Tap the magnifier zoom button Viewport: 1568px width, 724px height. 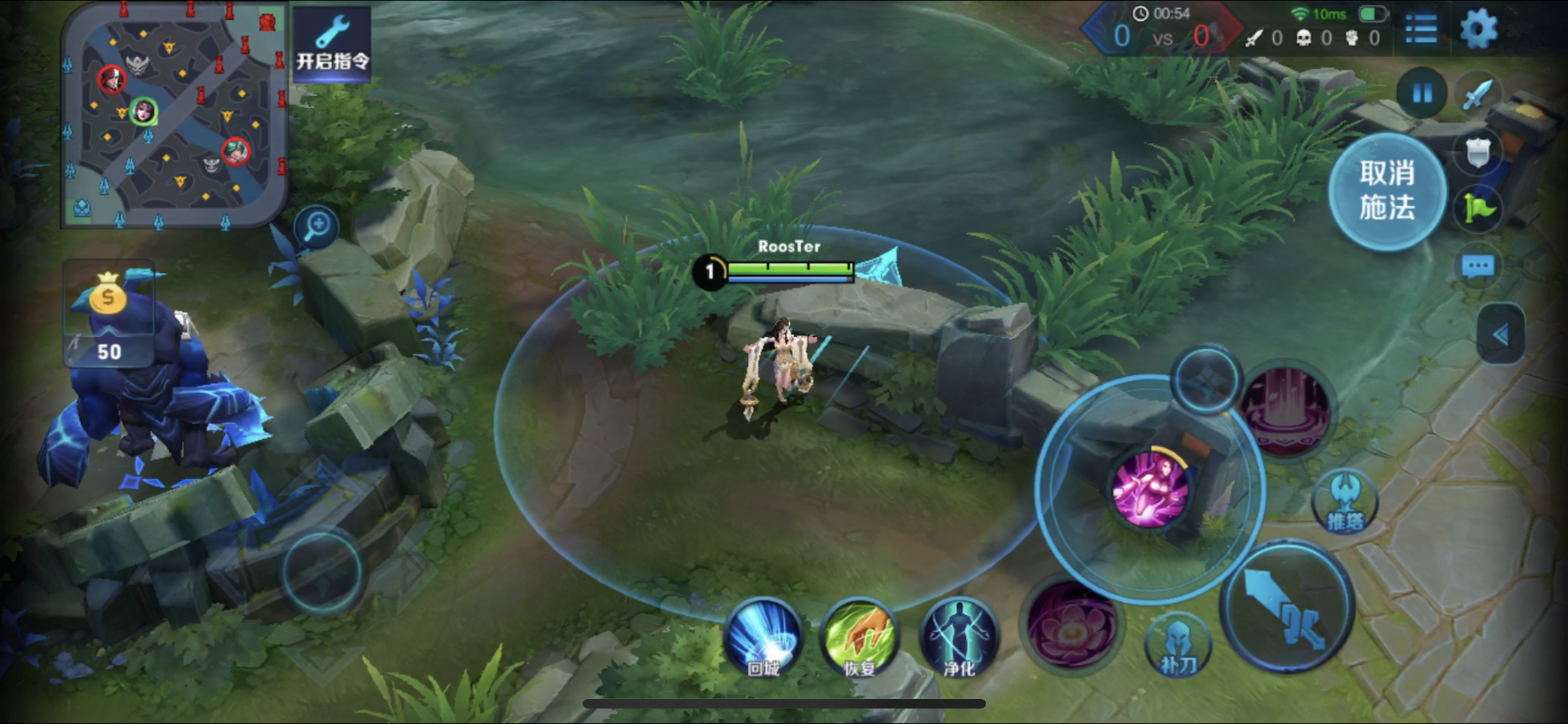tap(317, 227)
